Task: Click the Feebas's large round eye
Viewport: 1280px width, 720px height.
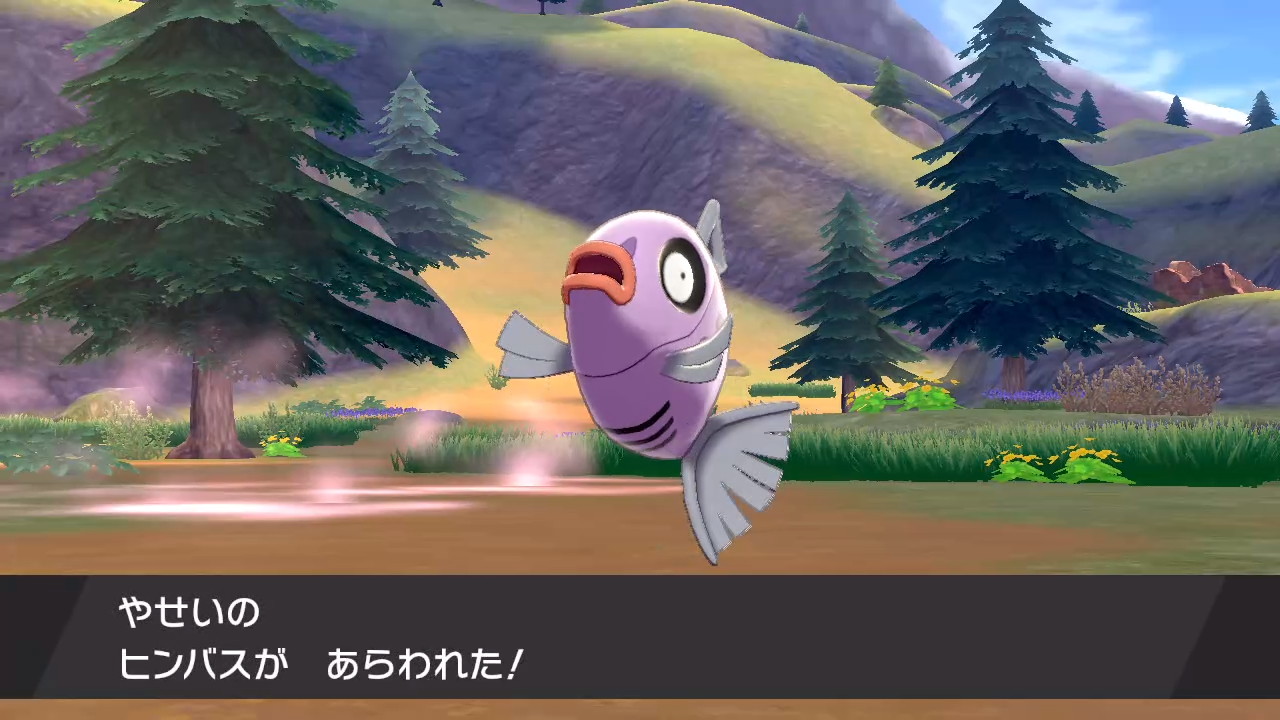Action: click(683, 276)
